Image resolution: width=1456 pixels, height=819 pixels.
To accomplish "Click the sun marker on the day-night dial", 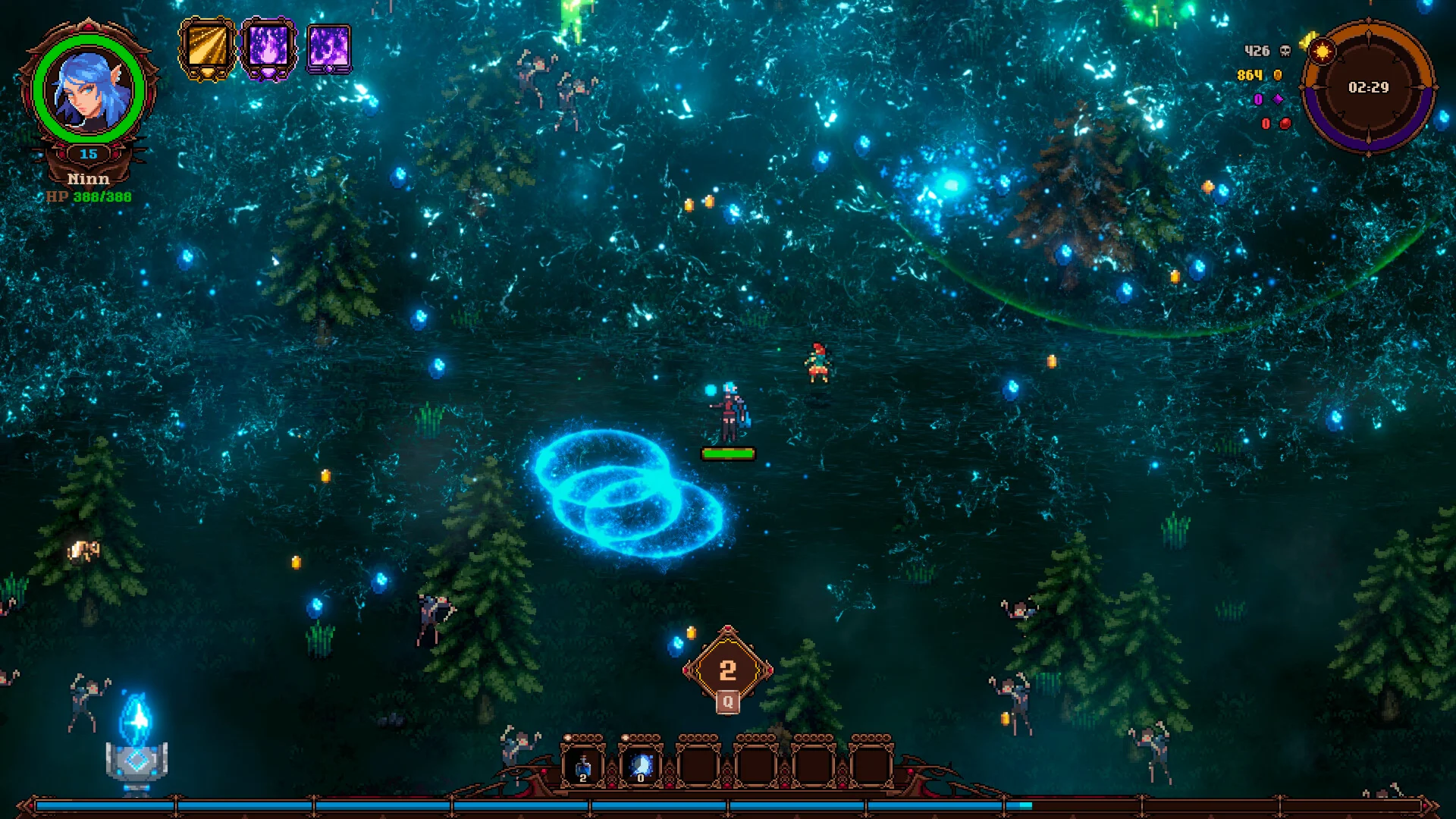I will [x=1322, y=52].
